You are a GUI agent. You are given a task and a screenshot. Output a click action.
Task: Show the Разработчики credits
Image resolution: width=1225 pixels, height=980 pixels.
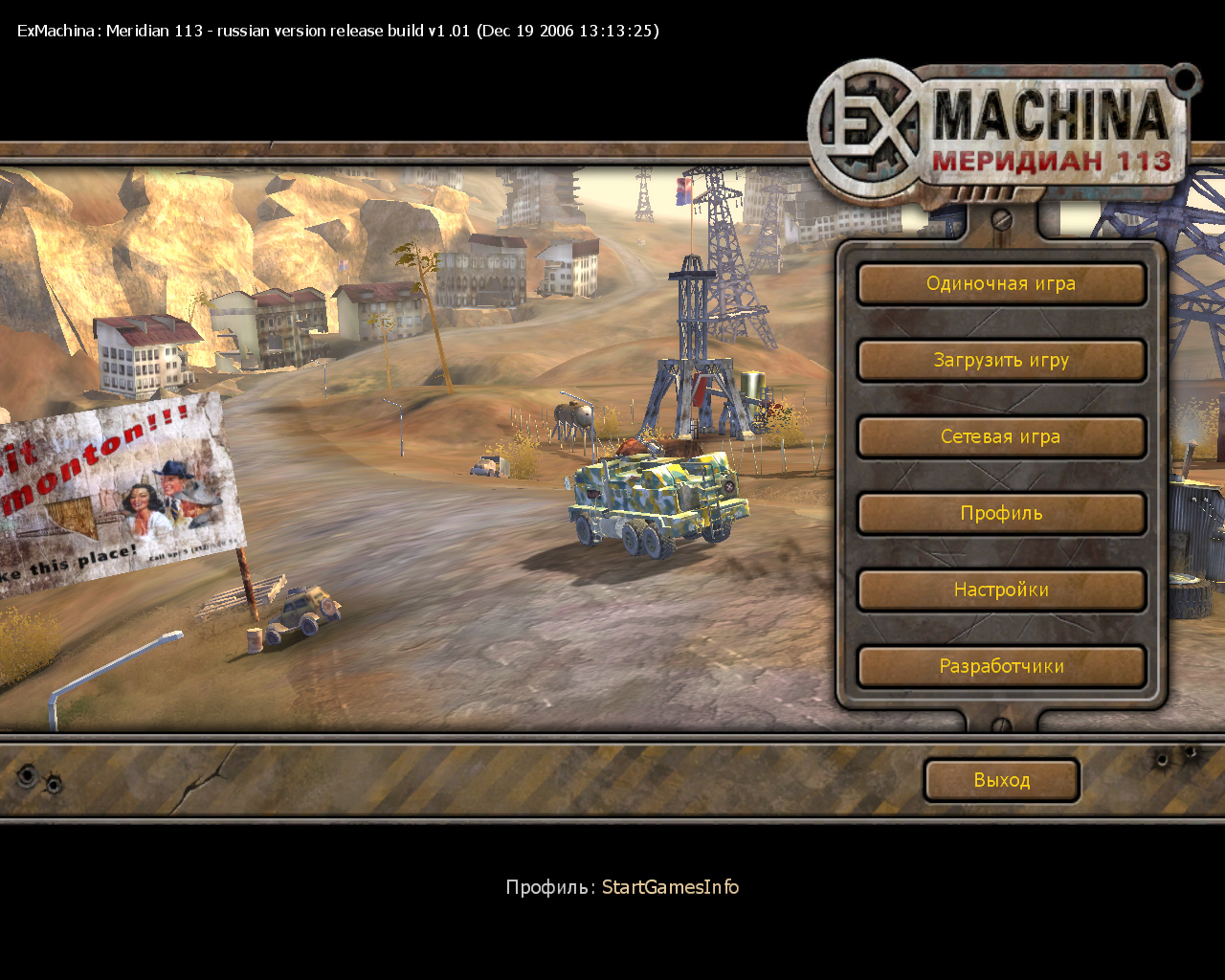[1001, 667]
